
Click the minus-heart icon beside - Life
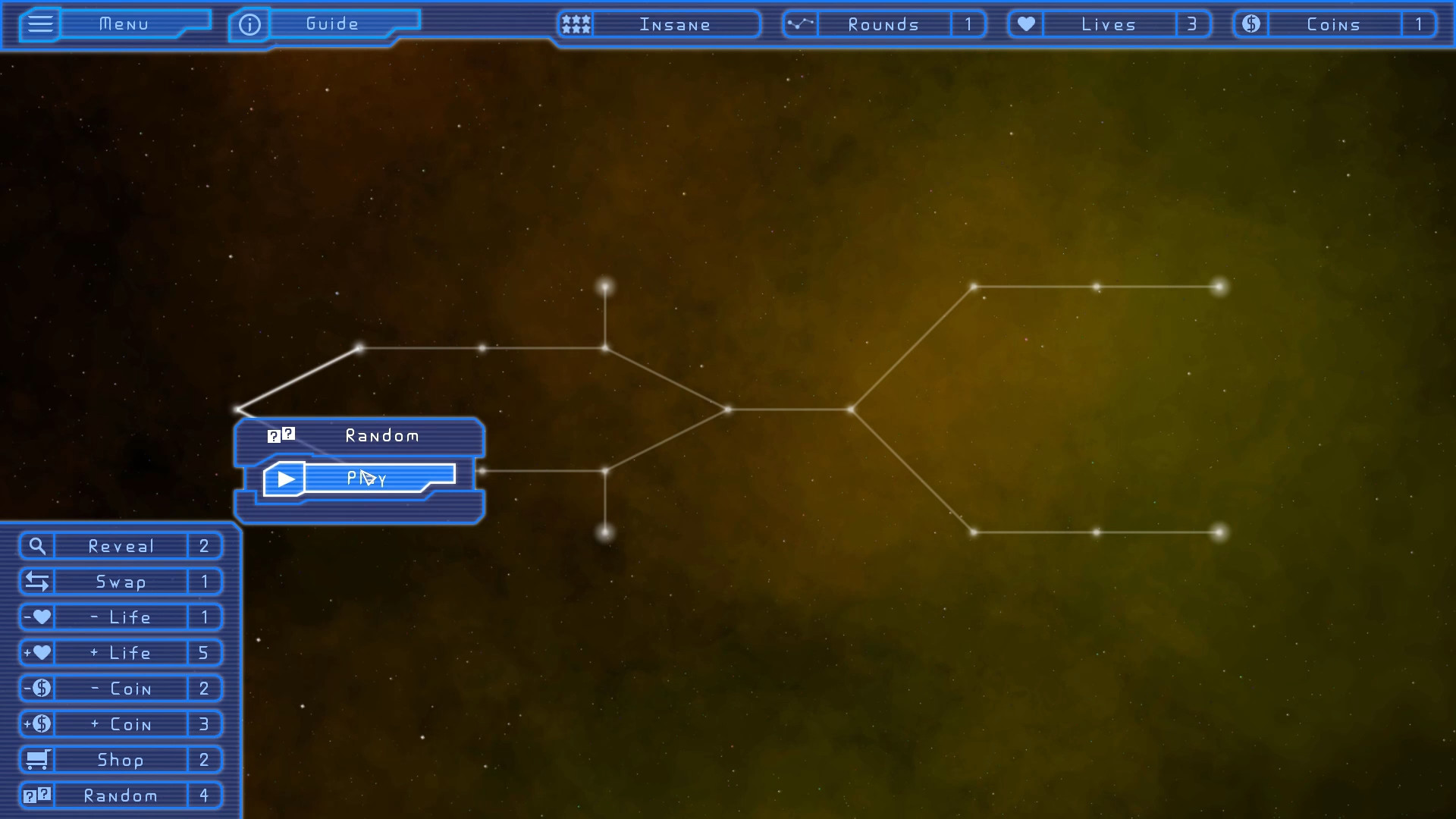pos(37,617)
